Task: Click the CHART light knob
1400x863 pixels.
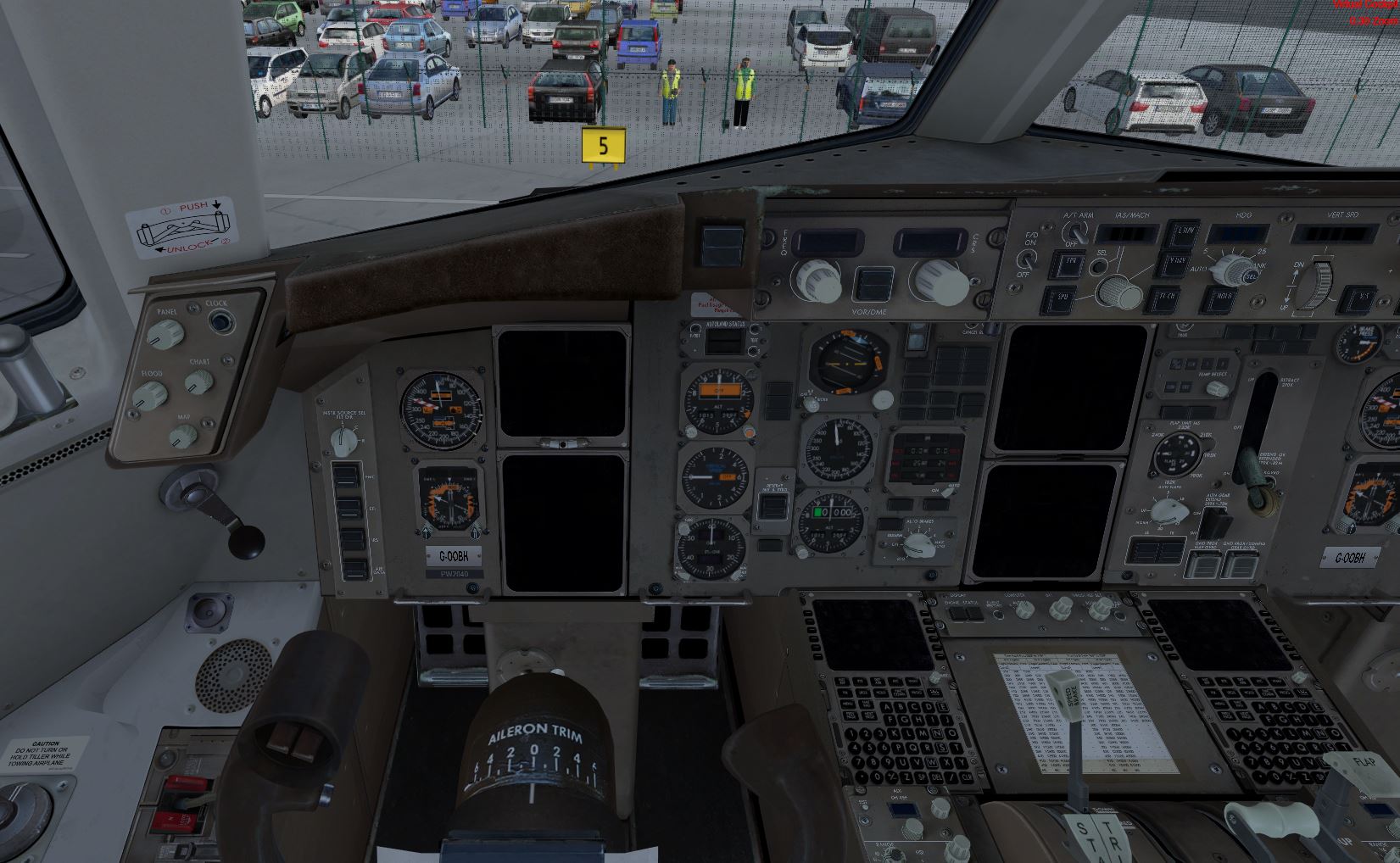Action: [200, 381]
